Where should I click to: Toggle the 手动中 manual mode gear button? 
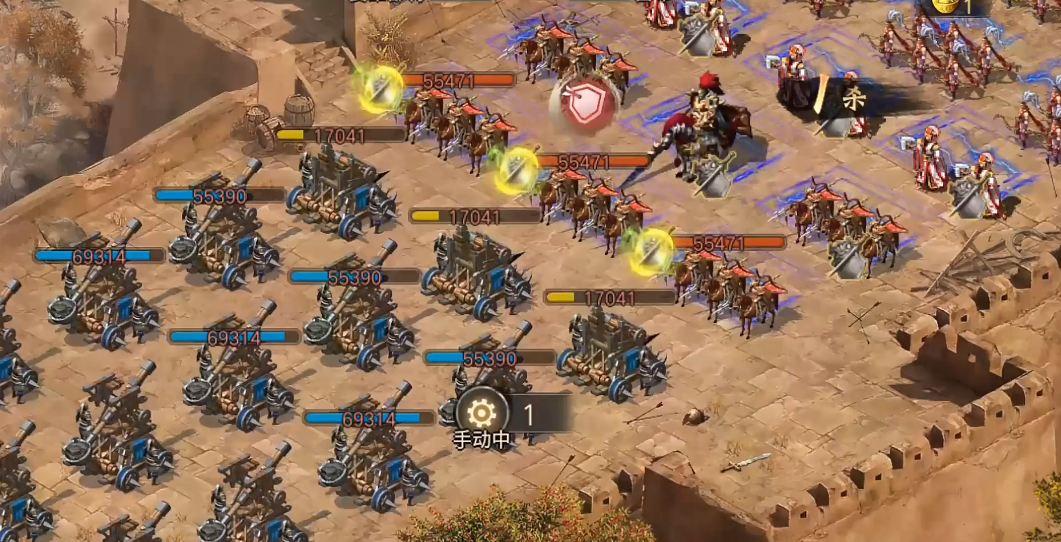click(481, 412)
